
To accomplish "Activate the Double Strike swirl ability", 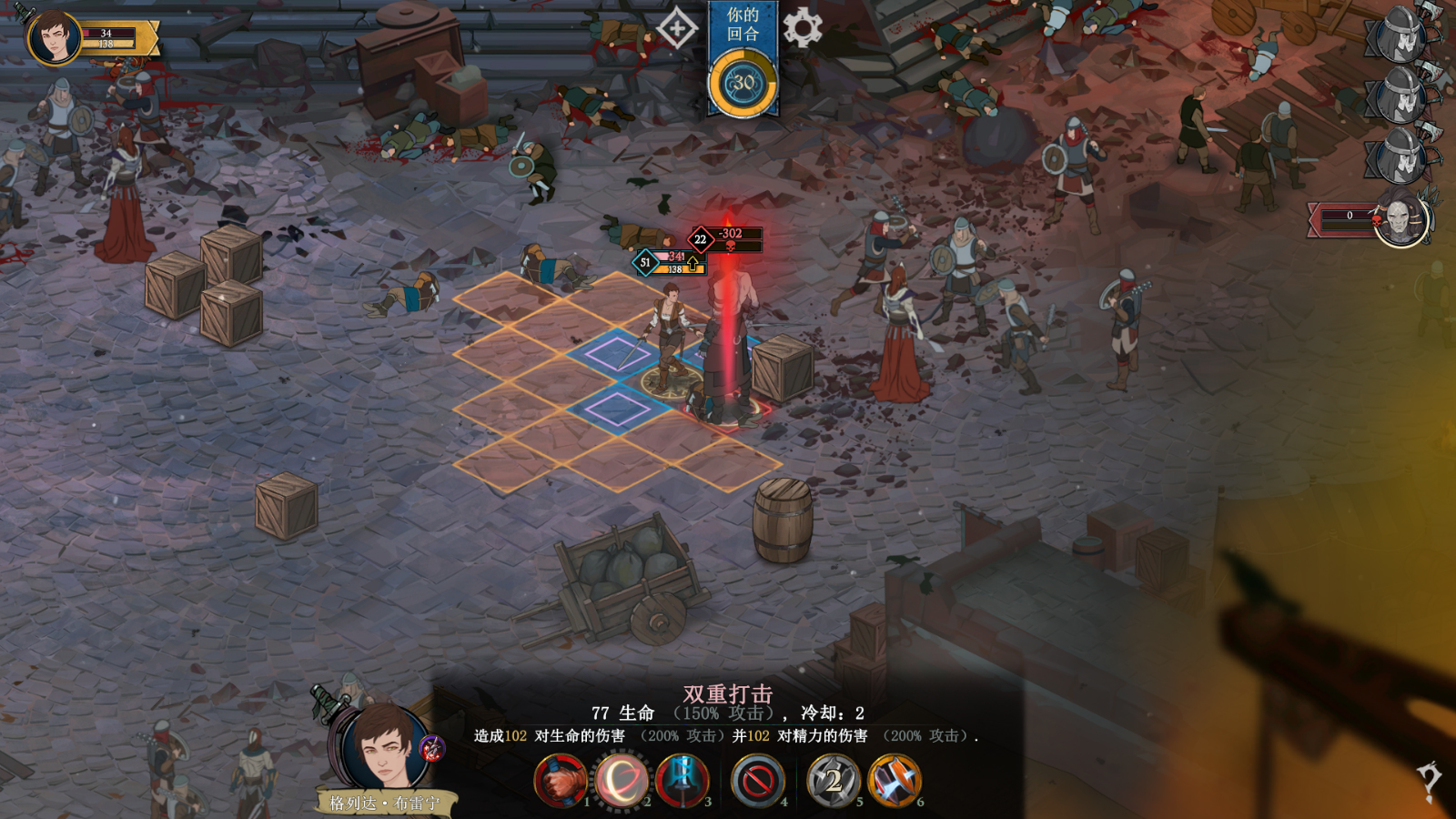I will 621,781.
